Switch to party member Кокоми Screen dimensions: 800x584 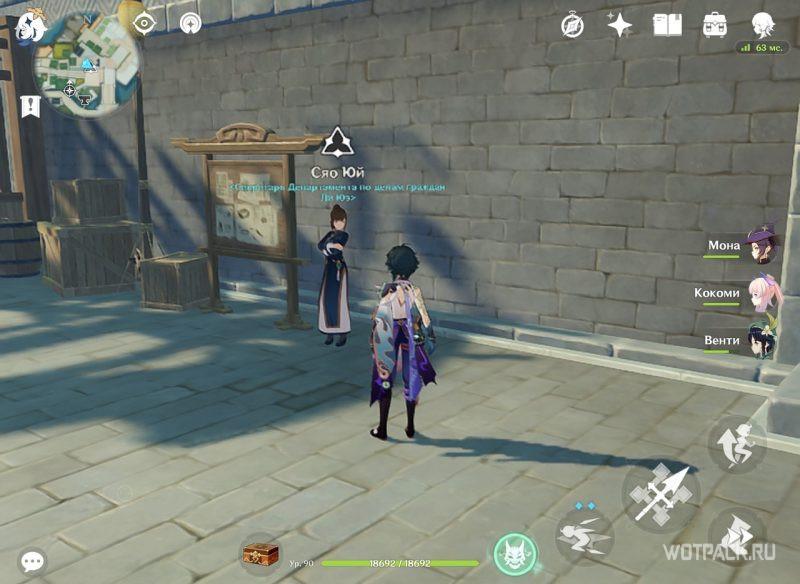tap(763, 293)
